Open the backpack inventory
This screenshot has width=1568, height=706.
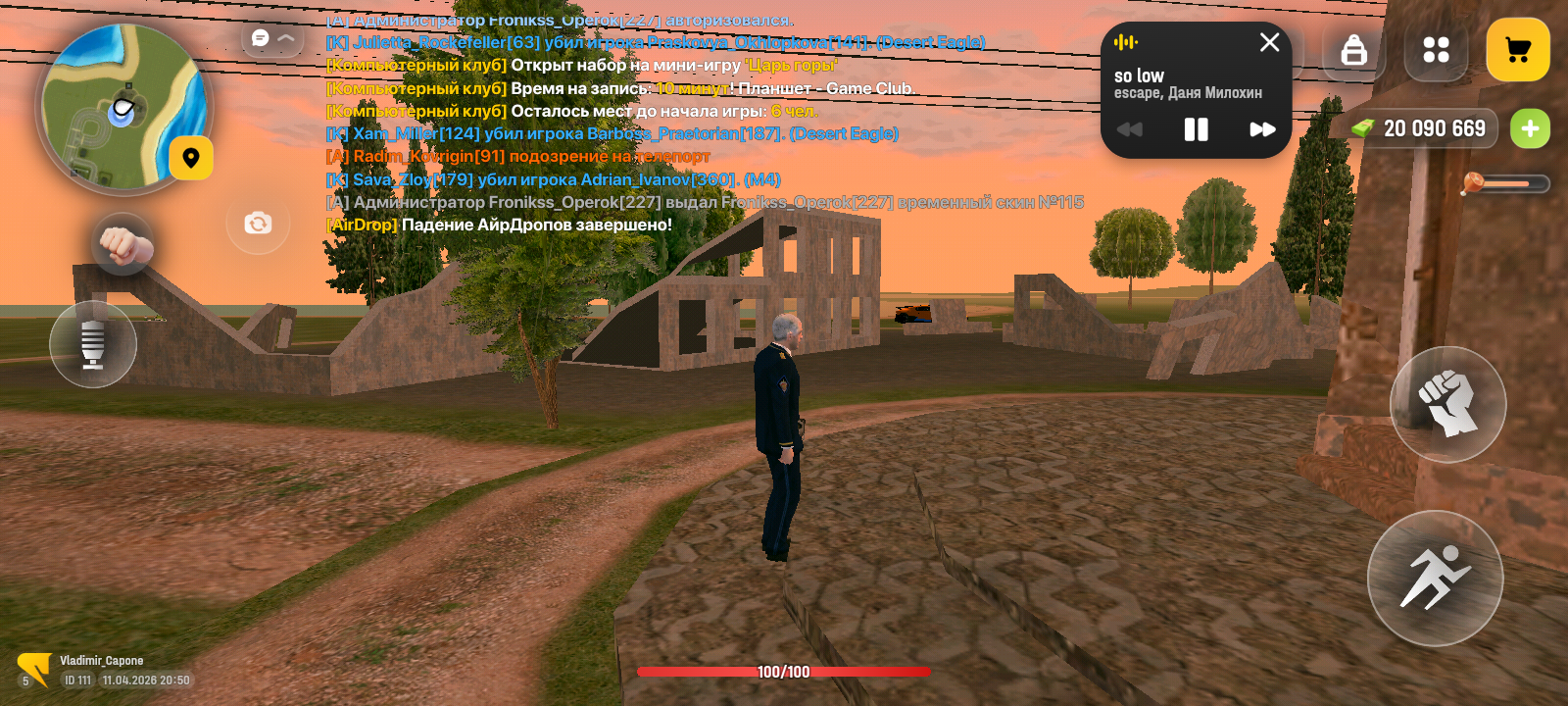coord(1353,50)
